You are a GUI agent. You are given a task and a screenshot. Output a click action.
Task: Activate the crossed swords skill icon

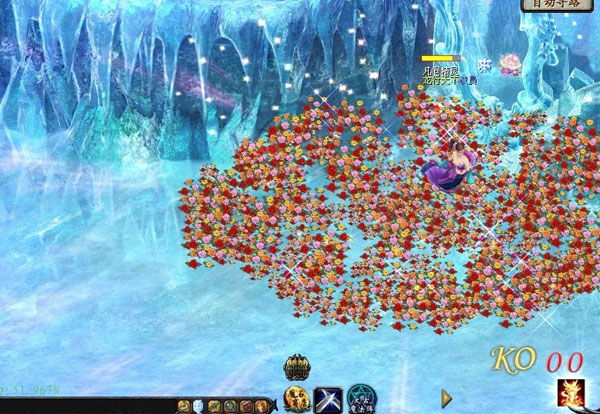click(x=329, y=399)
